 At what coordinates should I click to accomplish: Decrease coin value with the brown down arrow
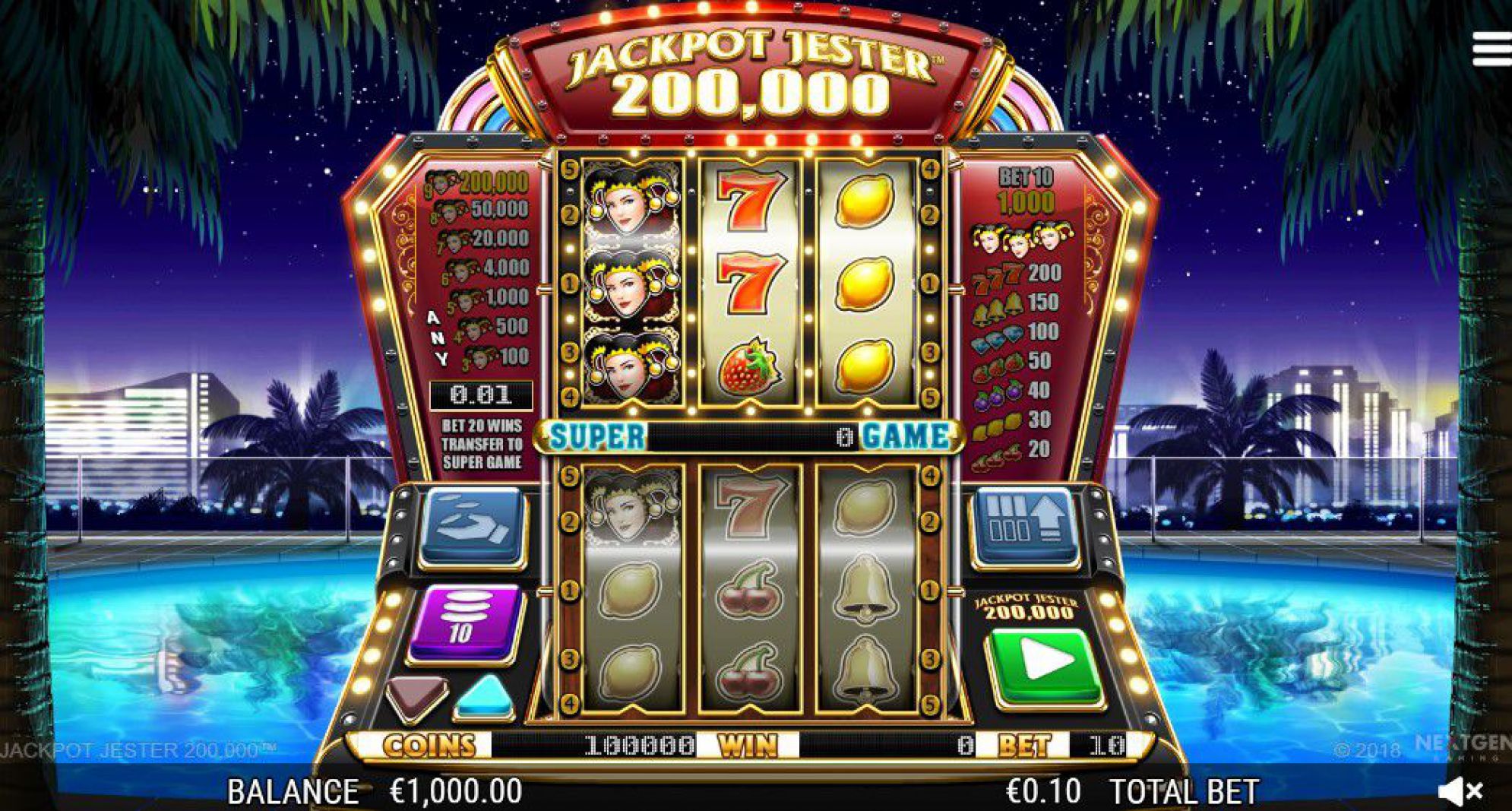point(416,695)
